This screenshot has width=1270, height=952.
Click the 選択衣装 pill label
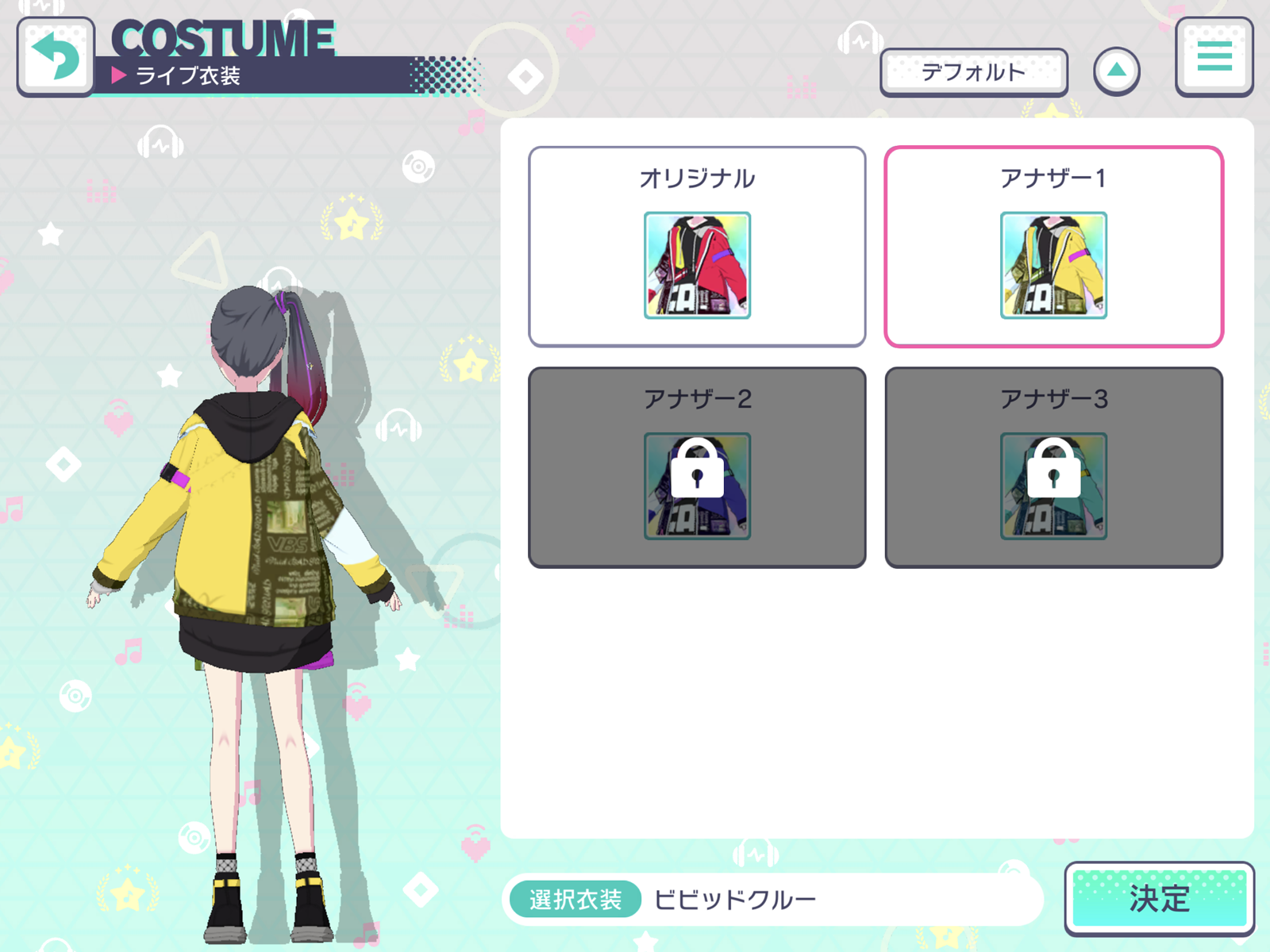(x=574, y=898)
